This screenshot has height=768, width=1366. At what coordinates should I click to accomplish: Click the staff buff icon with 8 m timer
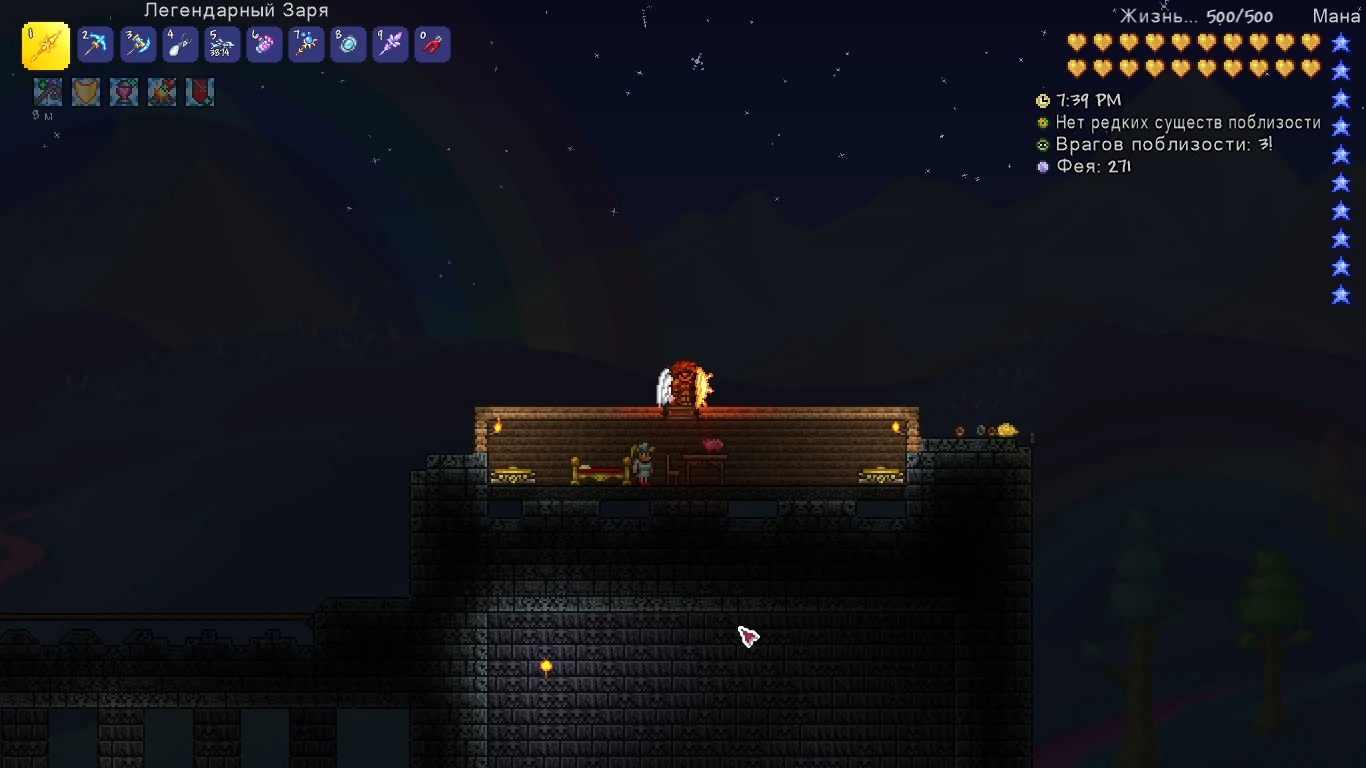47,92
